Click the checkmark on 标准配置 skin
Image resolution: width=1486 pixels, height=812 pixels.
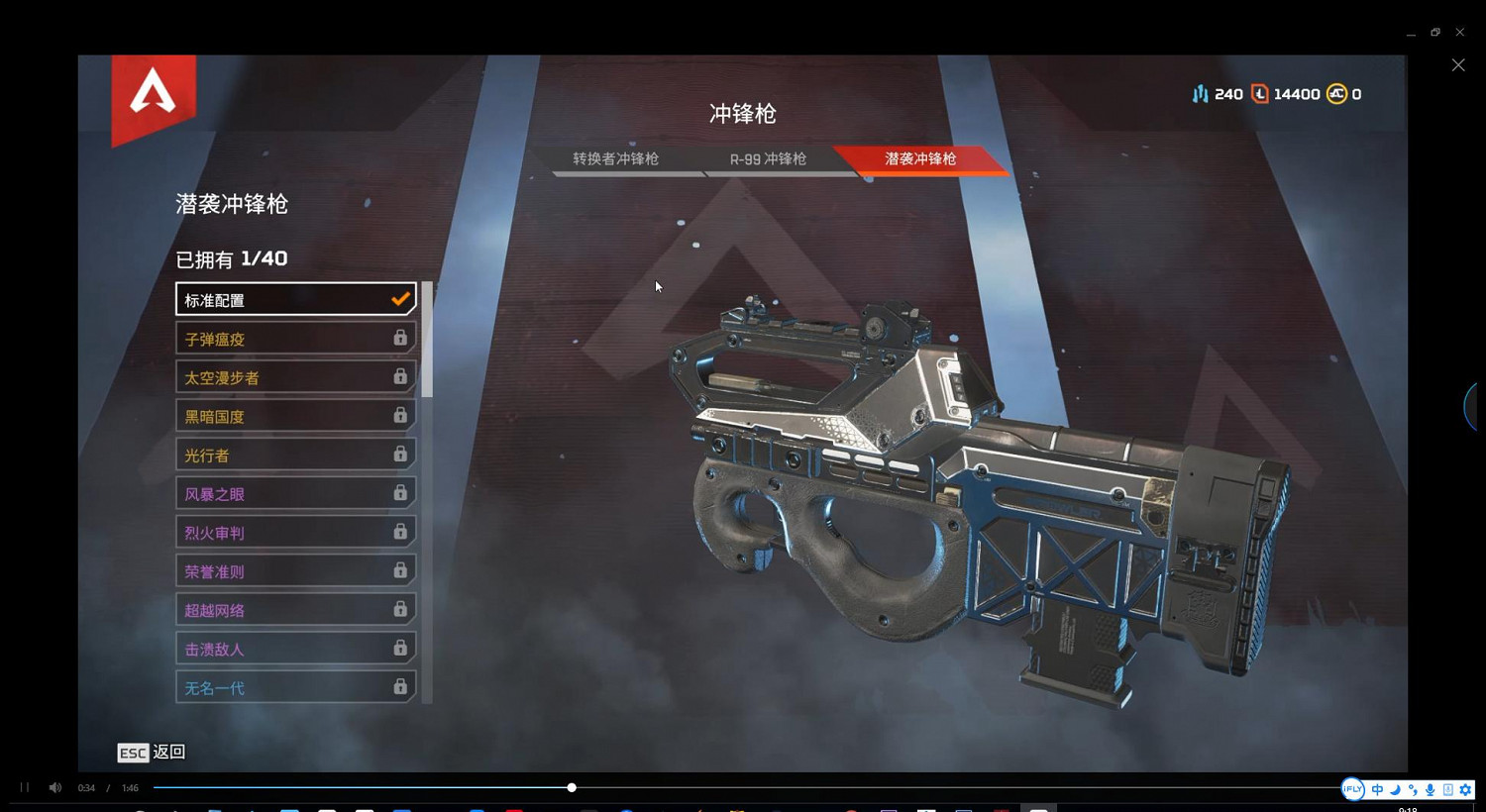(400, 298)
